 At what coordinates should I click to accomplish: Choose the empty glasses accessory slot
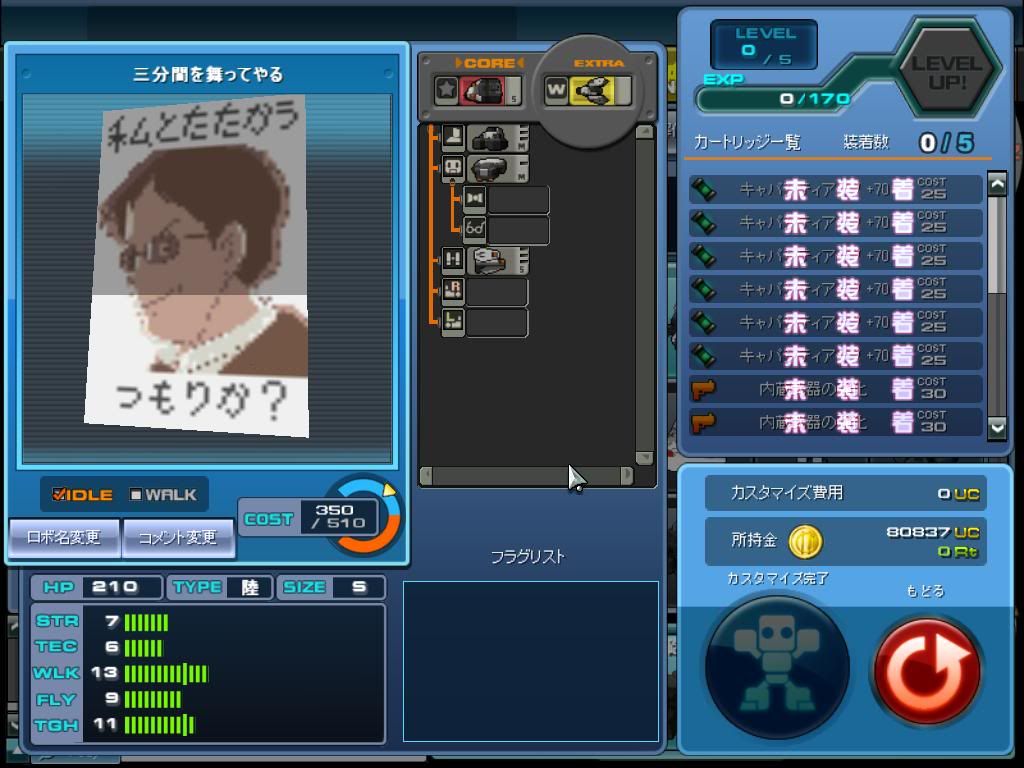[x=507, y=230]
